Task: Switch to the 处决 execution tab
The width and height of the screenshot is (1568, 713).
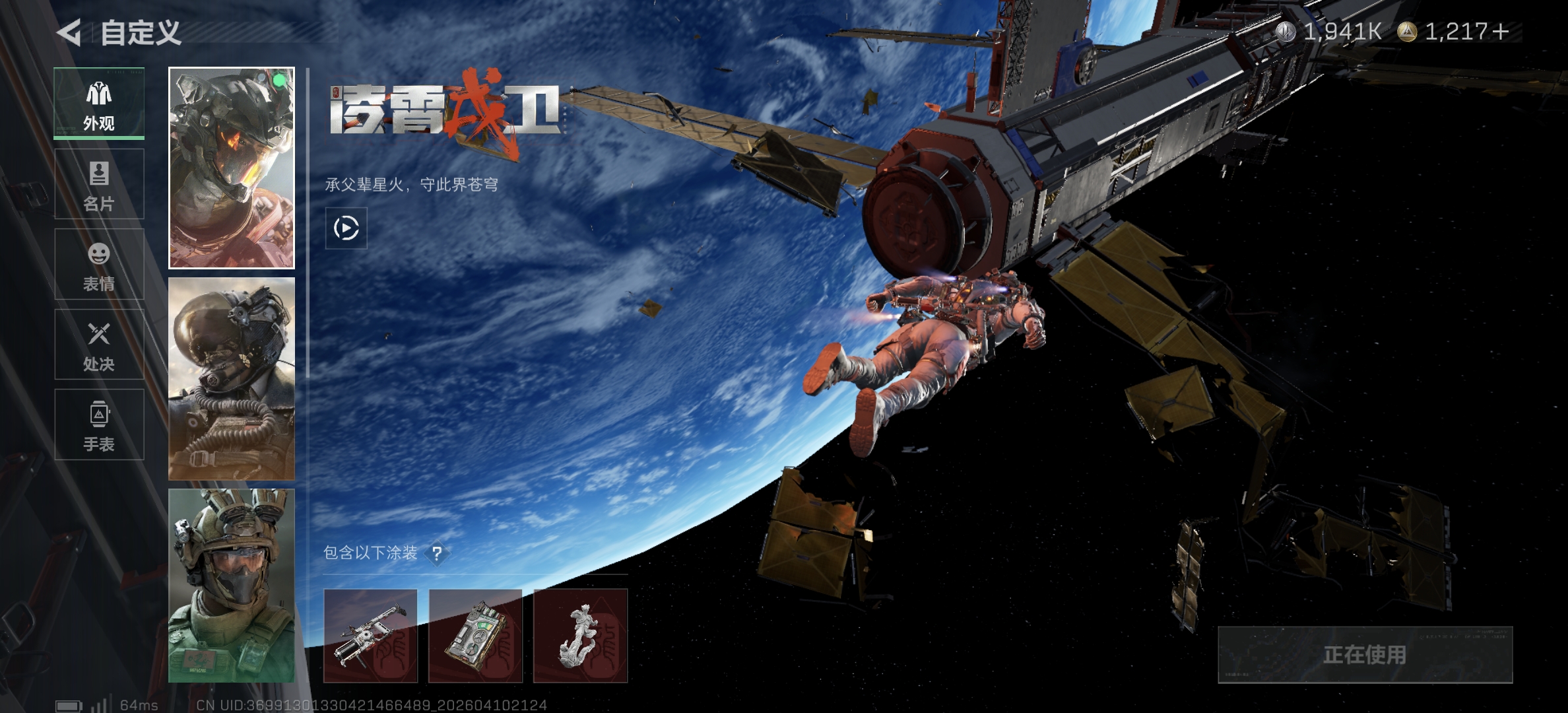Action: coord(99,345)
